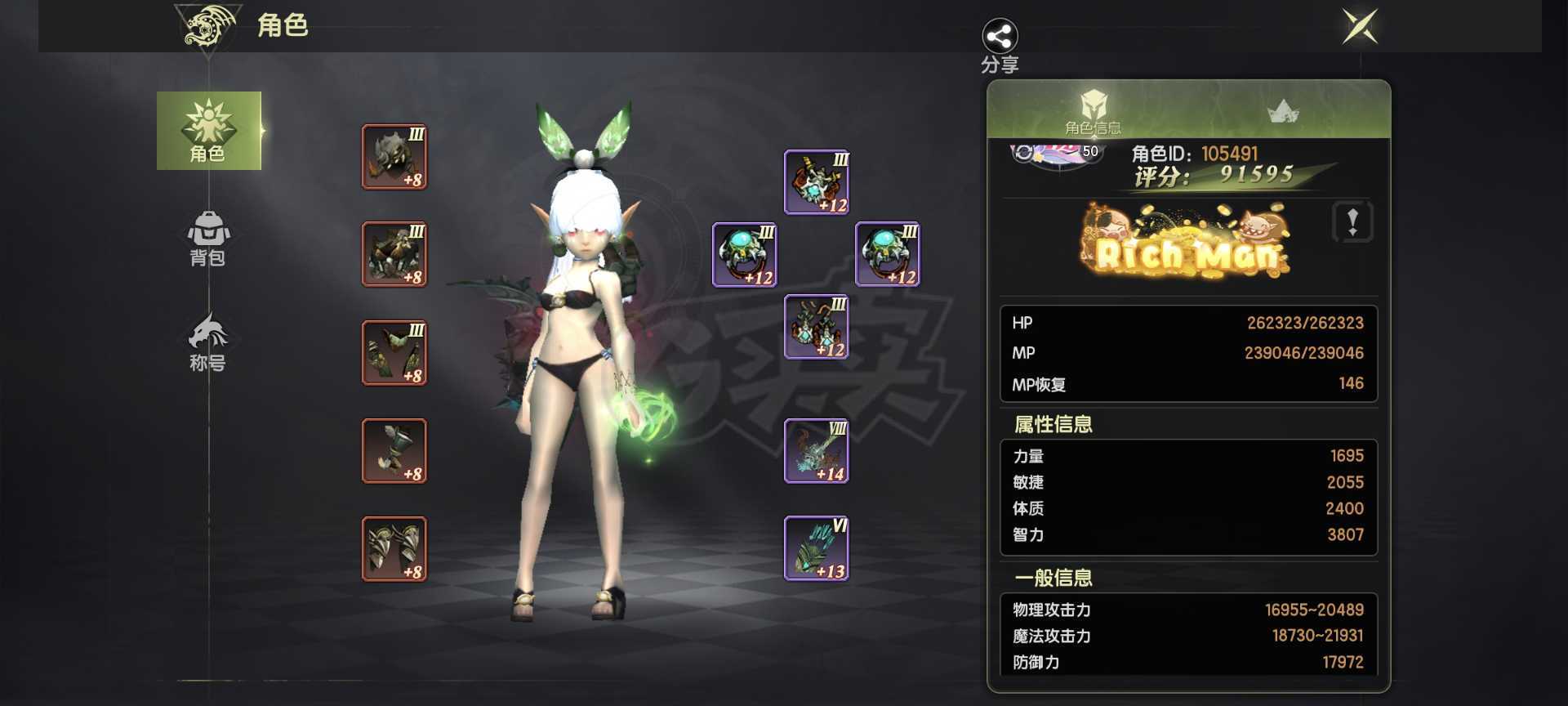This screenshot has width=1568, height=706.
Task: Share character via 分享 button
Action: pos(1000,45)
